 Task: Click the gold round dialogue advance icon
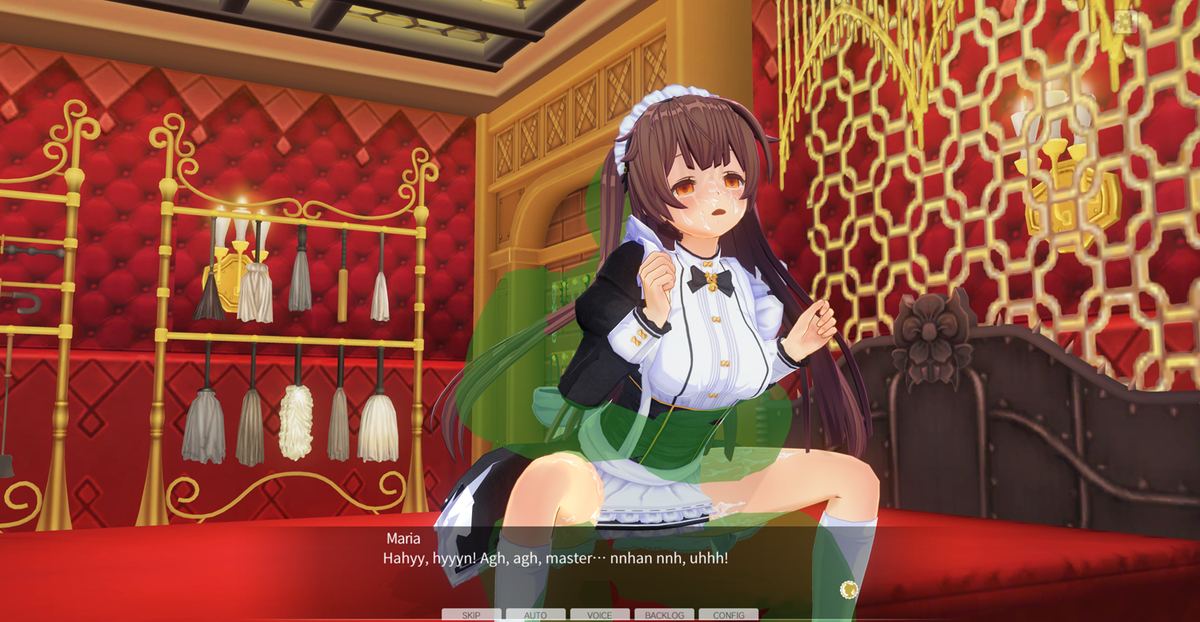[849, 589]
